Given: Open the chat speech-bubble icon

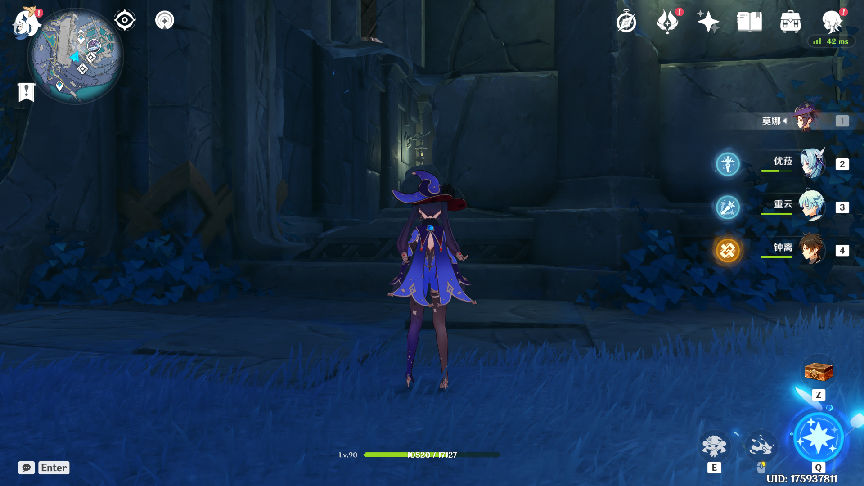Looking at the screenshot, I should [x=26, y=467].
